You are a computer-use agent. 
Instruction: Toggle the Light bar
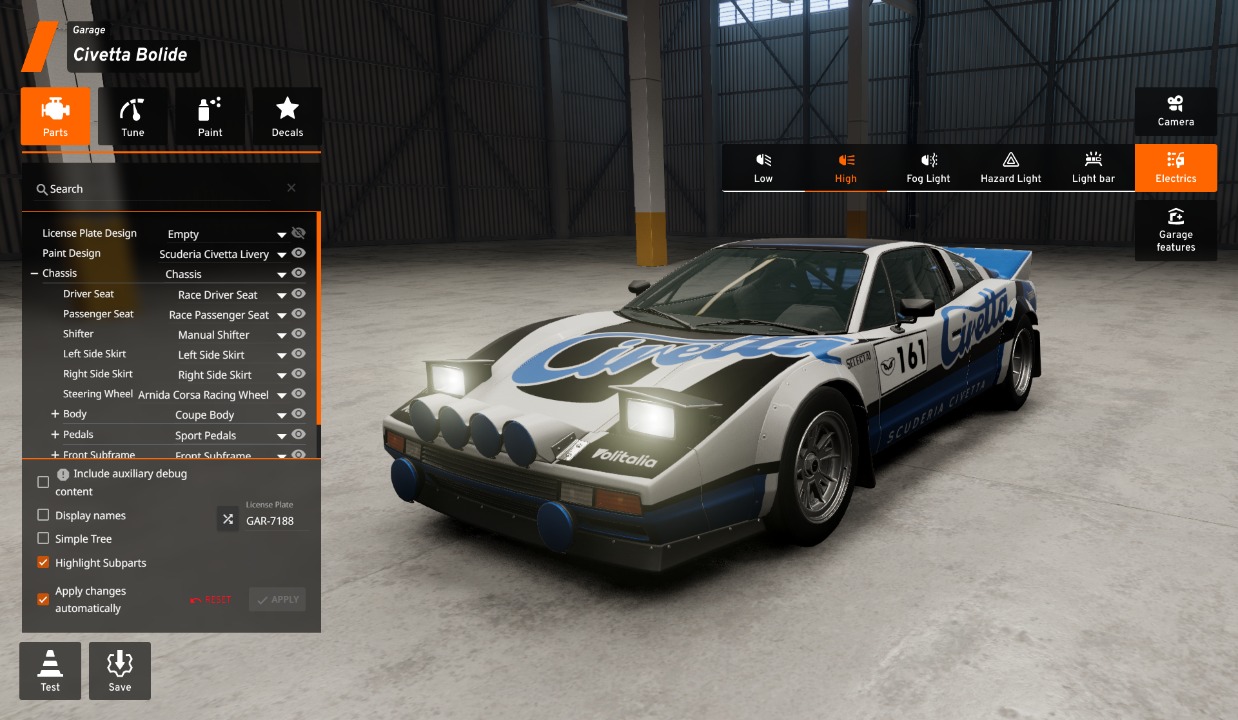1092,167
